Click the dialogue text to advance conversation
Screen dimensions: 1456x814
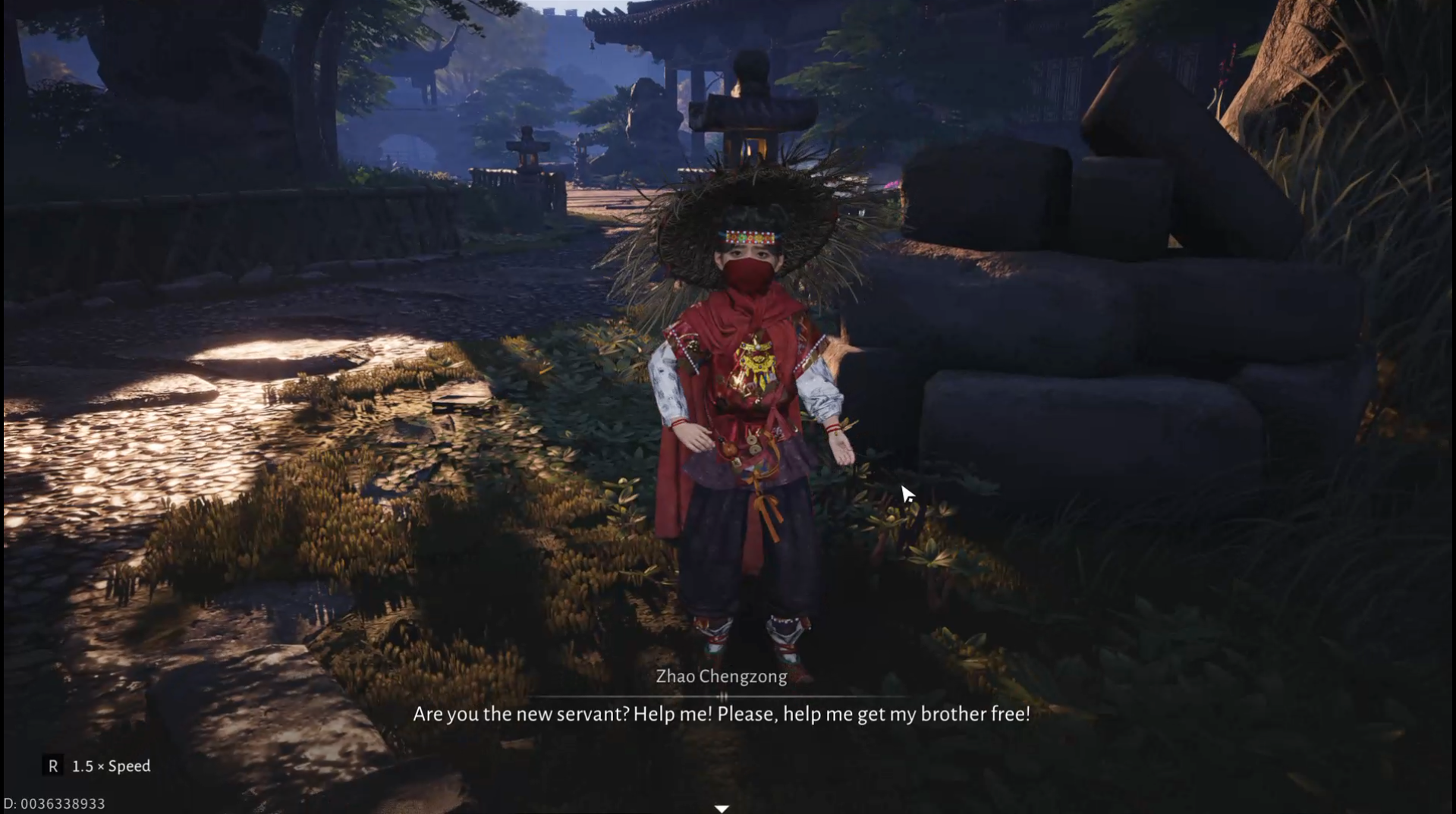tap(721, 713)
